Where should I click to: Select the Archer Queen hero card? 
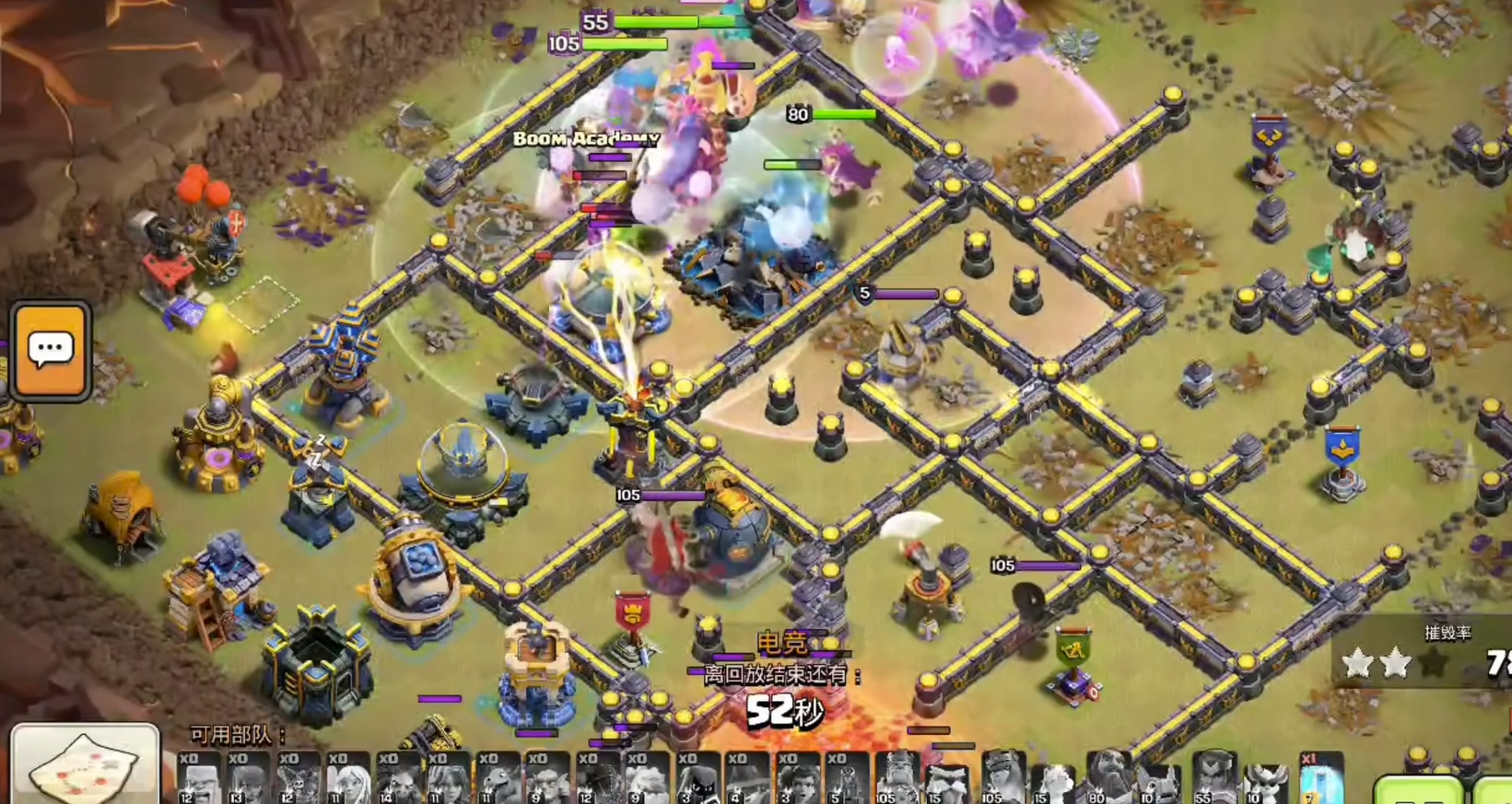point(1003,779)
